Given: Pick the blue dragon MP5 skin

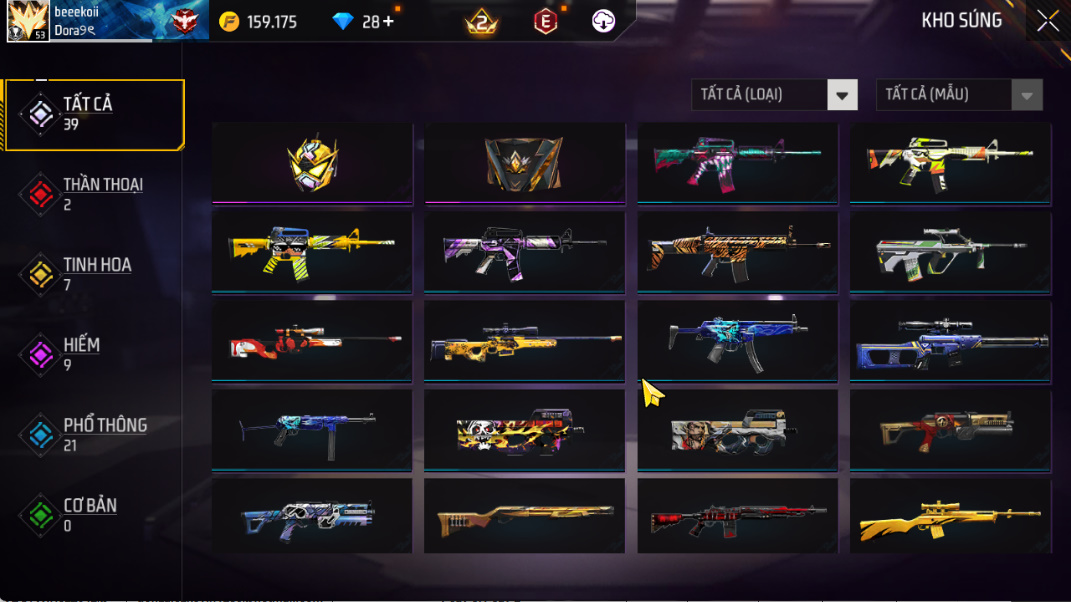Looking at the screenshot, I should point(737,341).
